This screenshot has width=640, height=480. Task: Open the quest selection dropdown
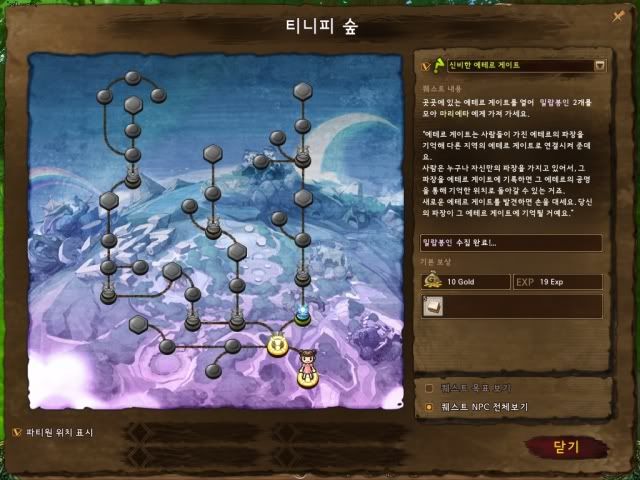(x=600, y=66)
